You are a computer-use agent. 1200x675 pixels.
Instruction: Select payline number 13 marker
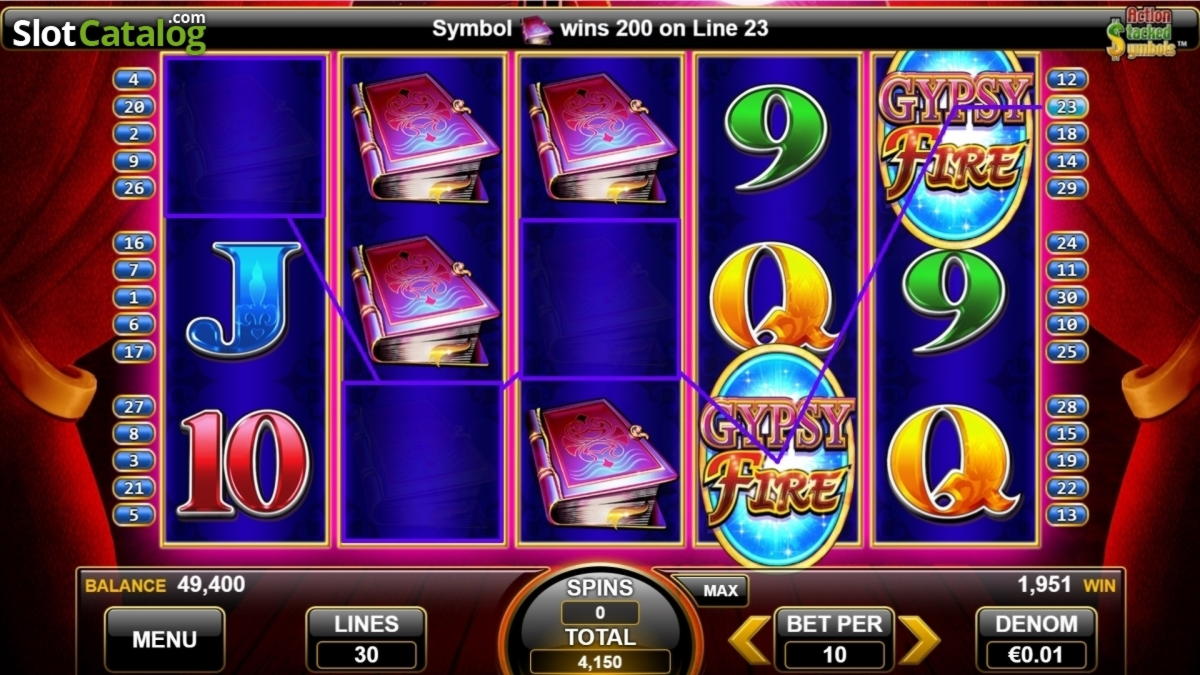pyautogui.click(x=1067, y=515)
